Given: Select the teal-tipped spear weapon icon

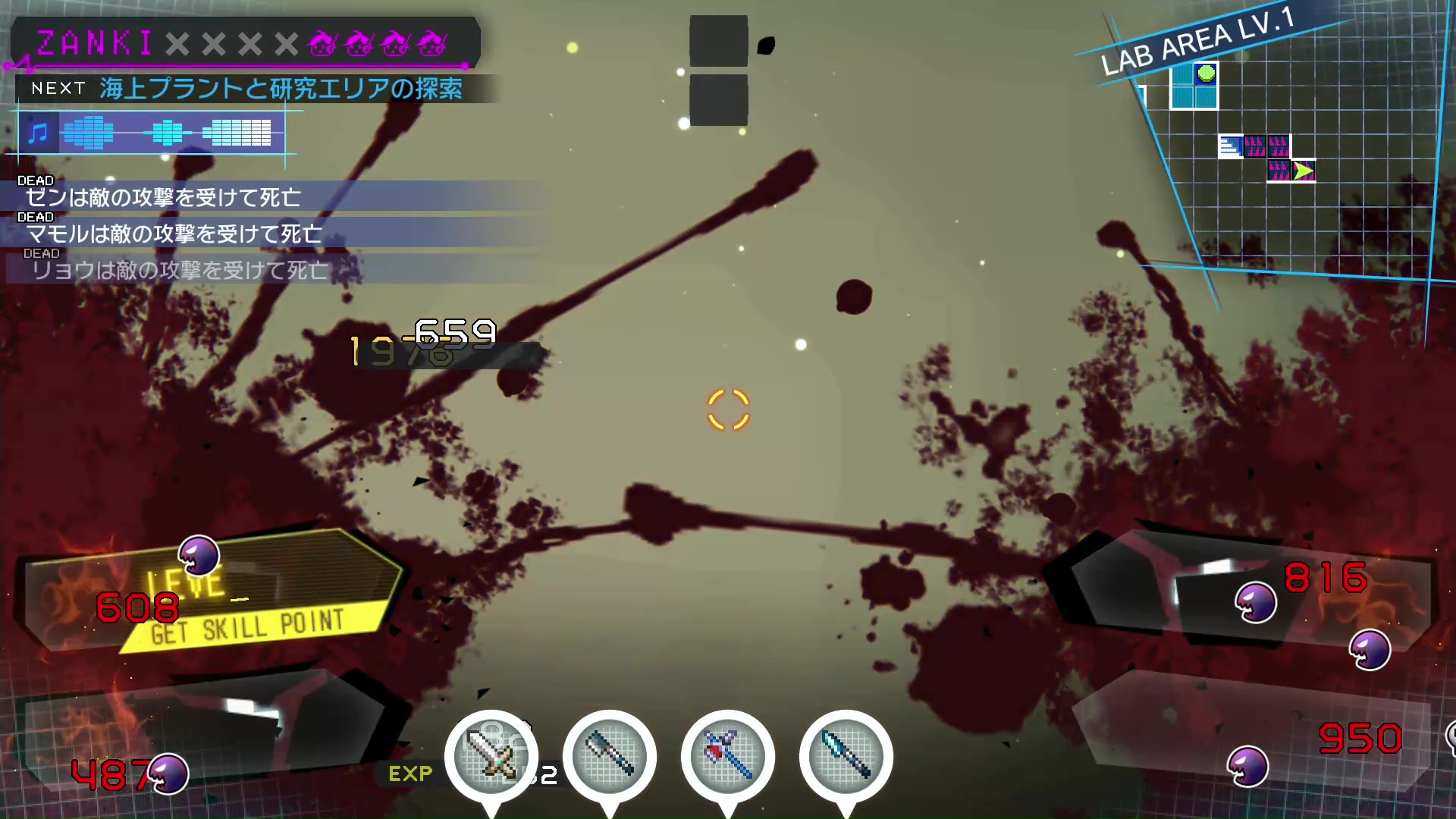Looking at the screenshot, I should pos(846,755).
